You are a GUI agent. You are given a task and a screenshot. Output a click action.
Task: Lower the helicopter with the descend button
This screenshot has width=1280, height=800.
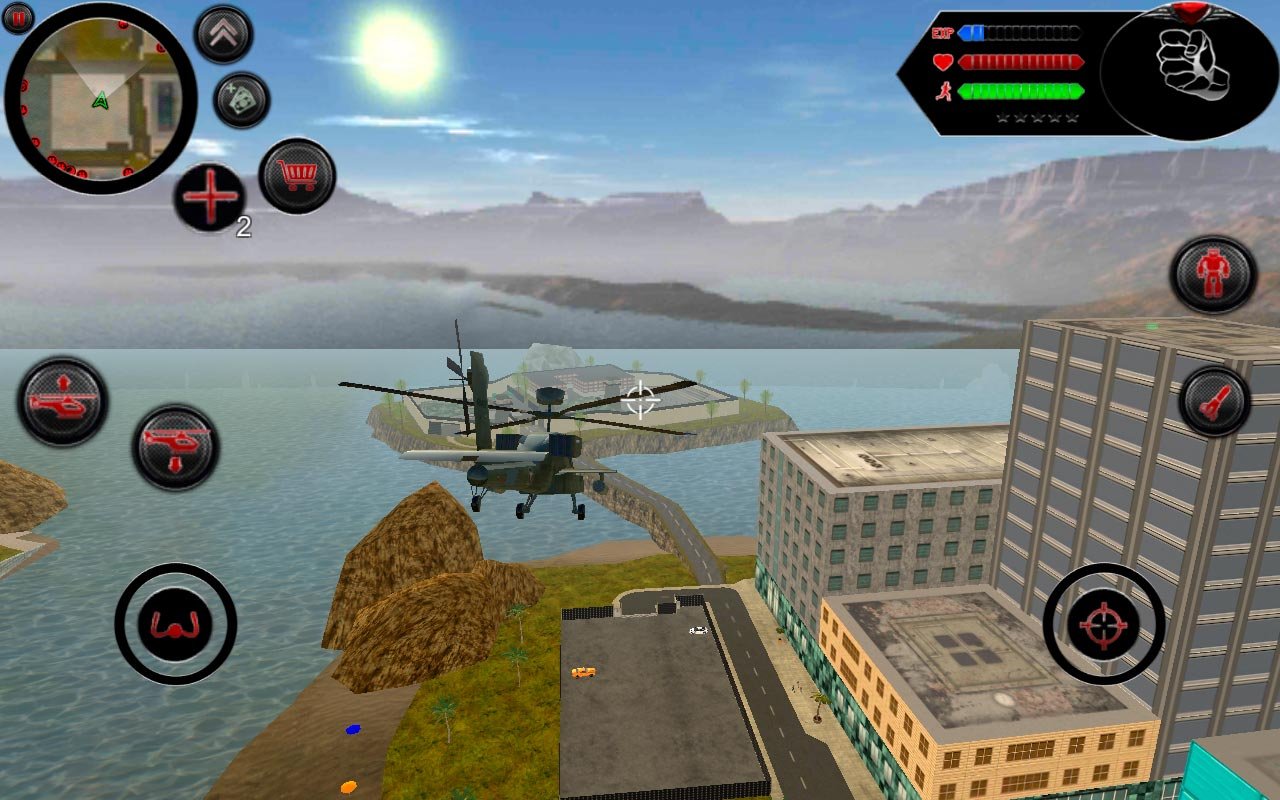(176, 447)
